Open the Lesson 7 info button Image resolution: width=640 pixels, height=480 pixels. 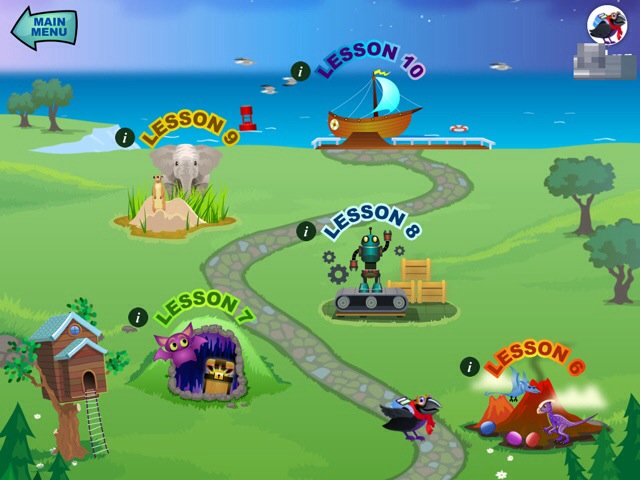[x=138, y=317]
